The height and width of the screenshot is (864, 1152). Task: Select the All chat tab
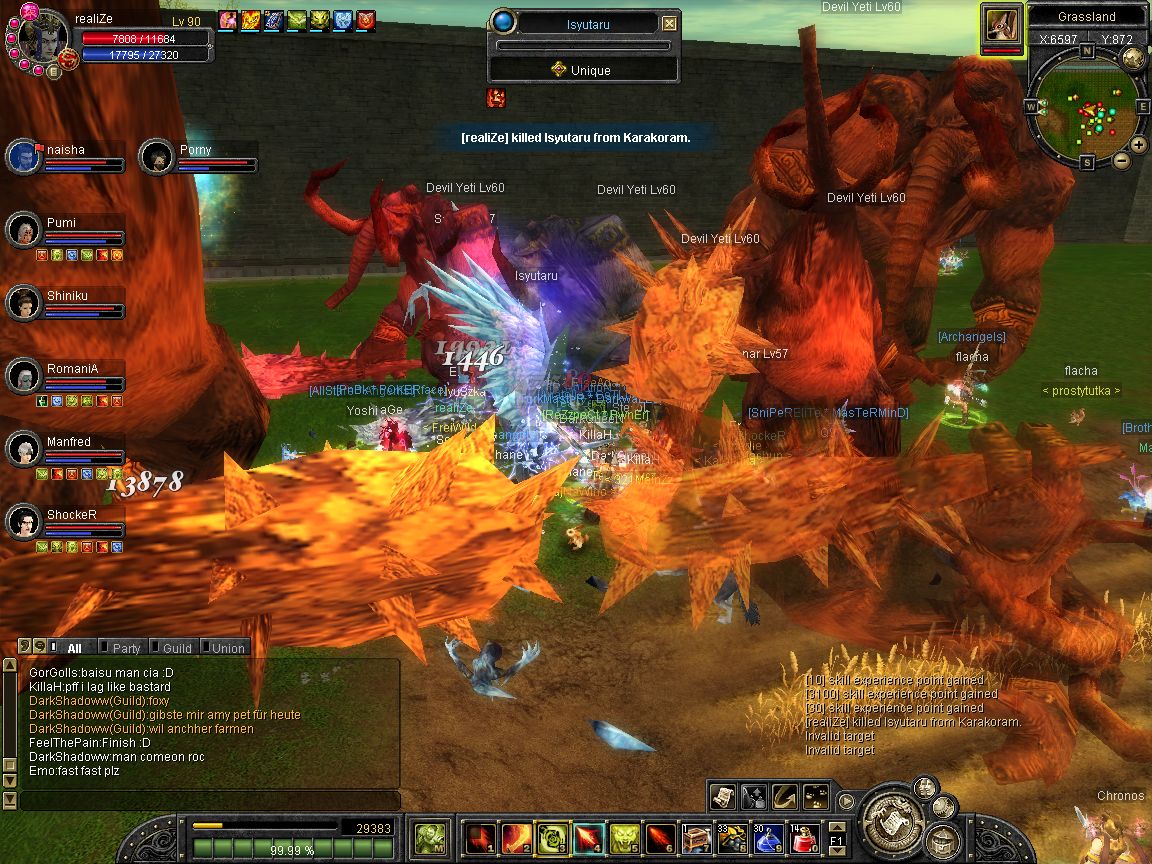coord(74,648)
